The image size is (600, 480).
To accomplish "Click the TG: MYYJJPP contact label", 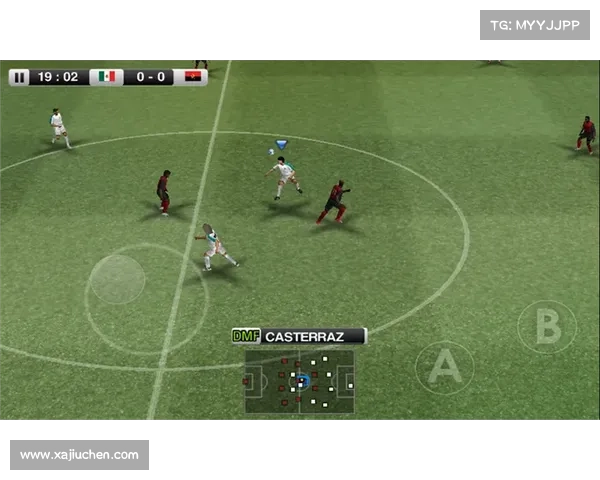I will tap(536, 24).
